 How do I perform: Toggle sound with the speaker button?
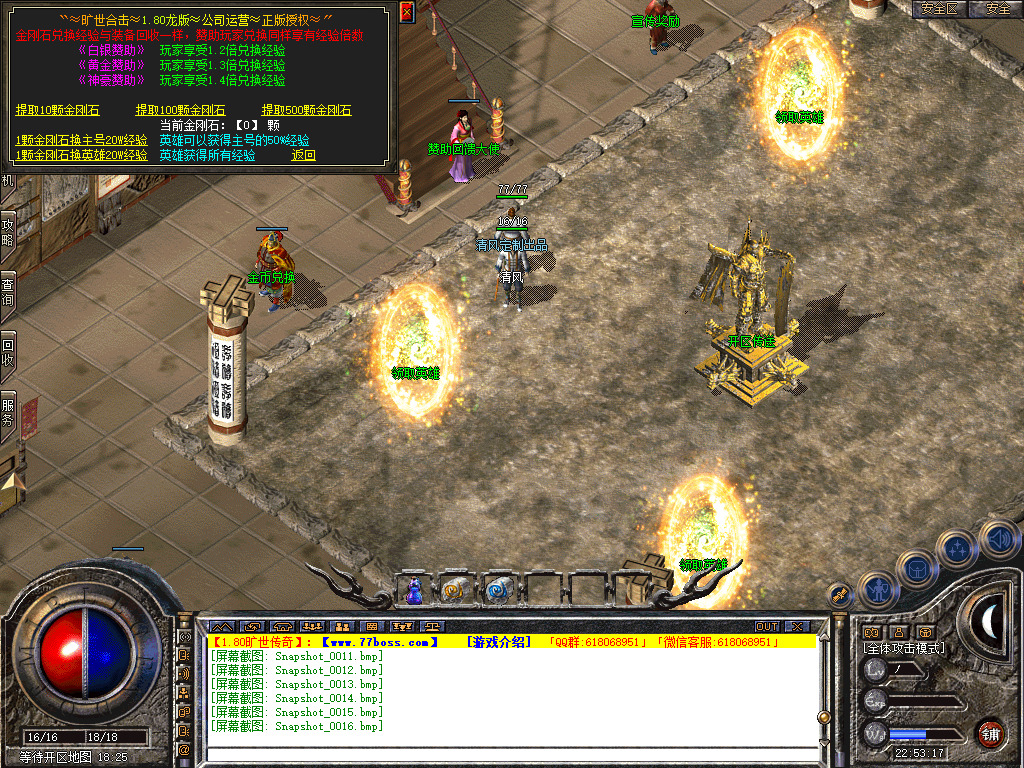999,537
